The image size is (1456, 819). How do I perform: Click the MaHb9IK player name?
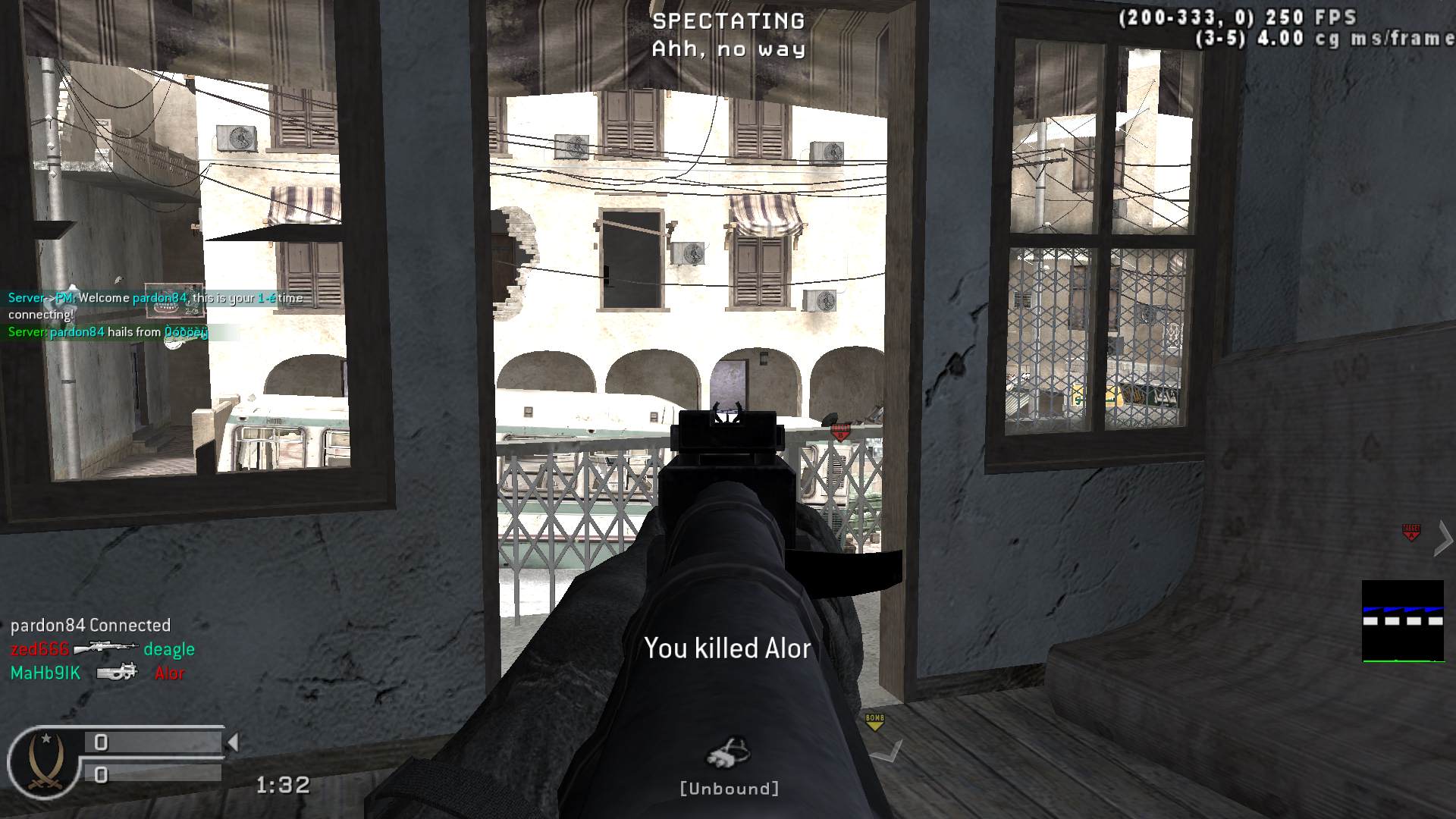[x=45, y=672]
